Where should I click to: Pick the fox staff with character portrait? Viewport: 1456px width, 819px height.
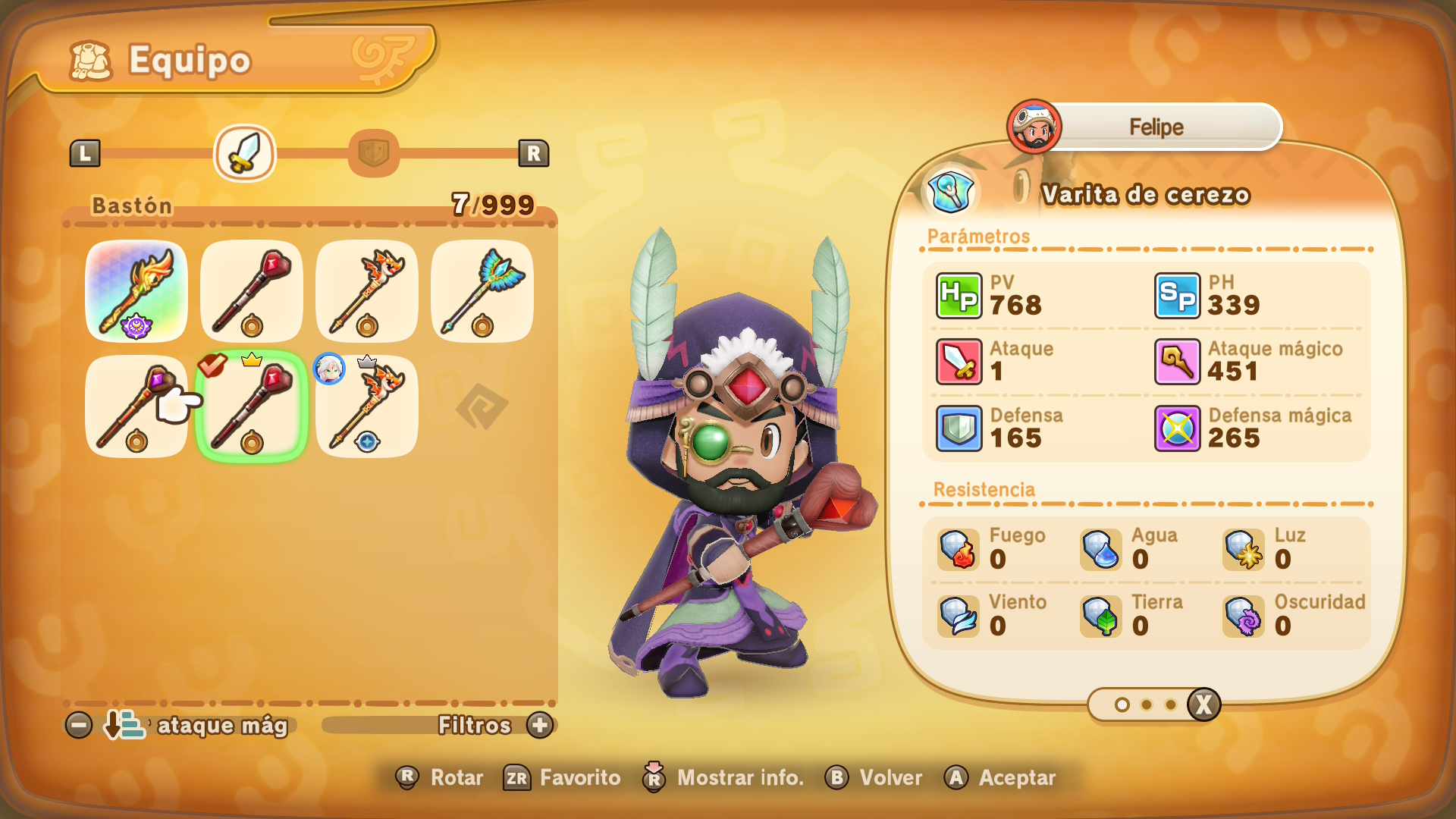(367, 406)
